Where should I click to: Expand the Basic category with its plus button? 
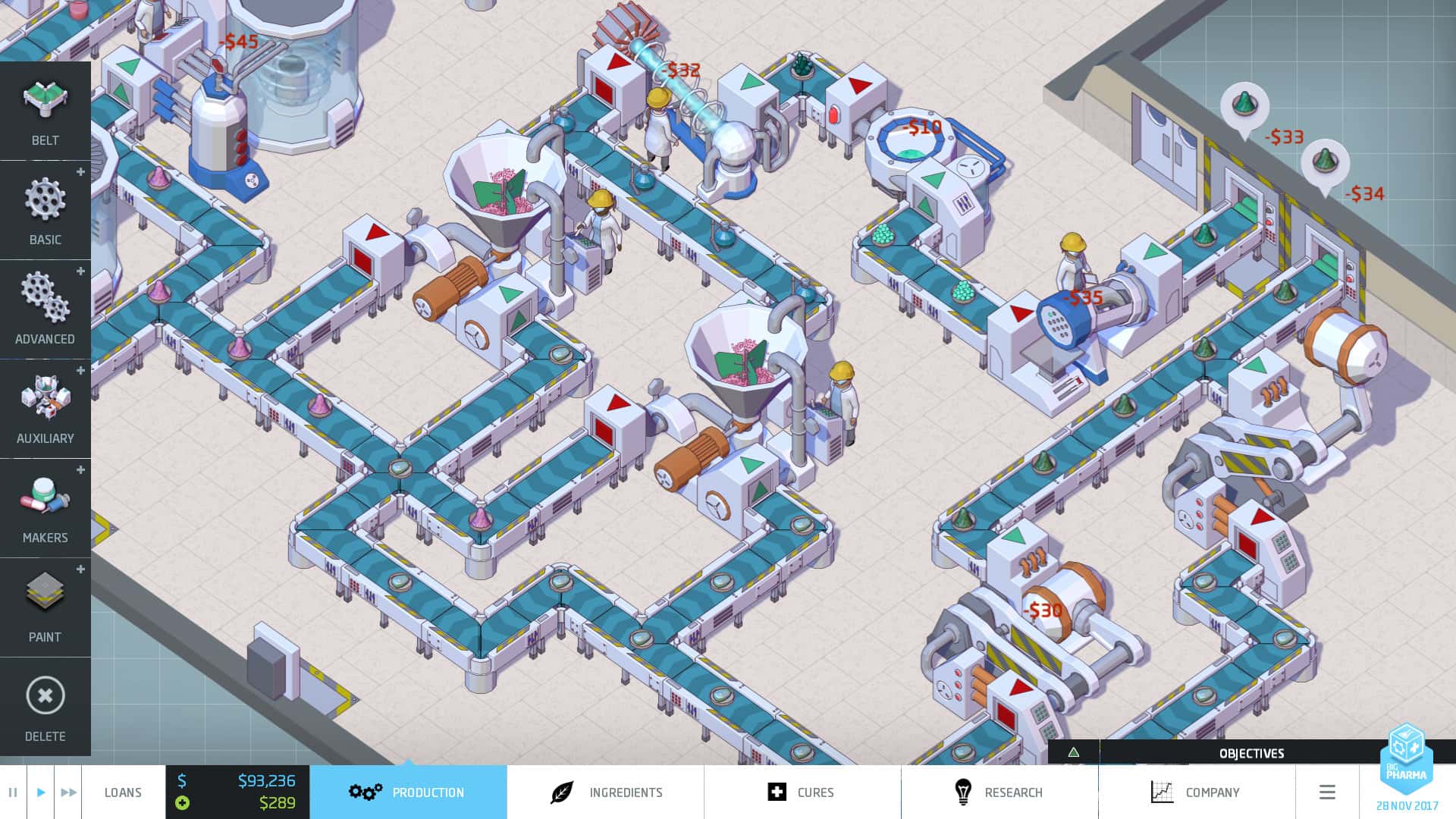80,172
